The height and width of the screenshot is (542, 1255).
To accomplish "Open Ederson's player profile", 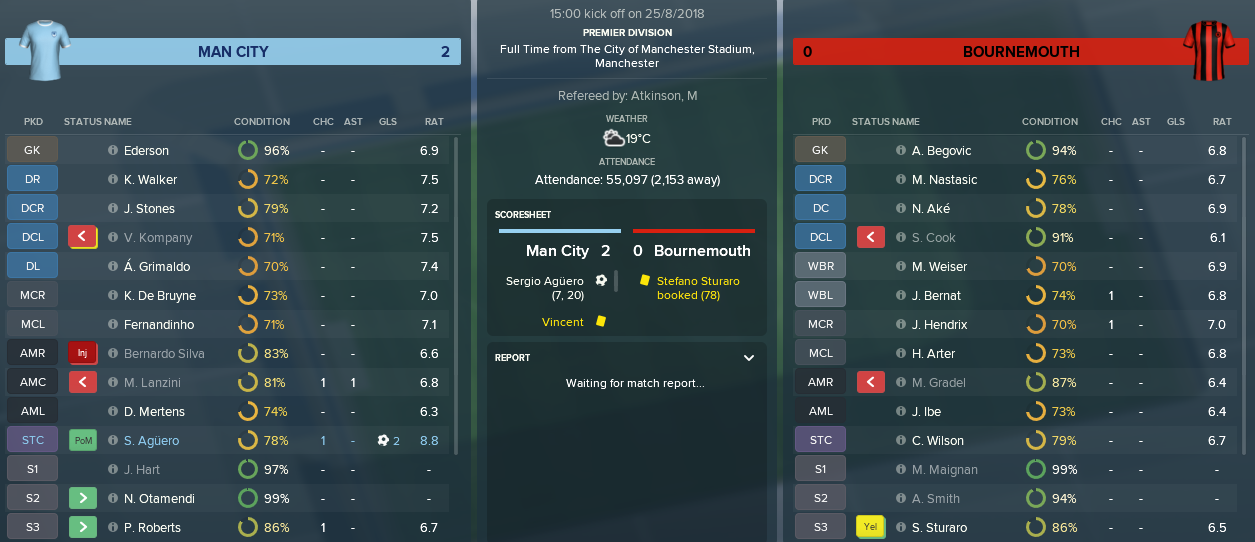I will [x=146, y=151].
